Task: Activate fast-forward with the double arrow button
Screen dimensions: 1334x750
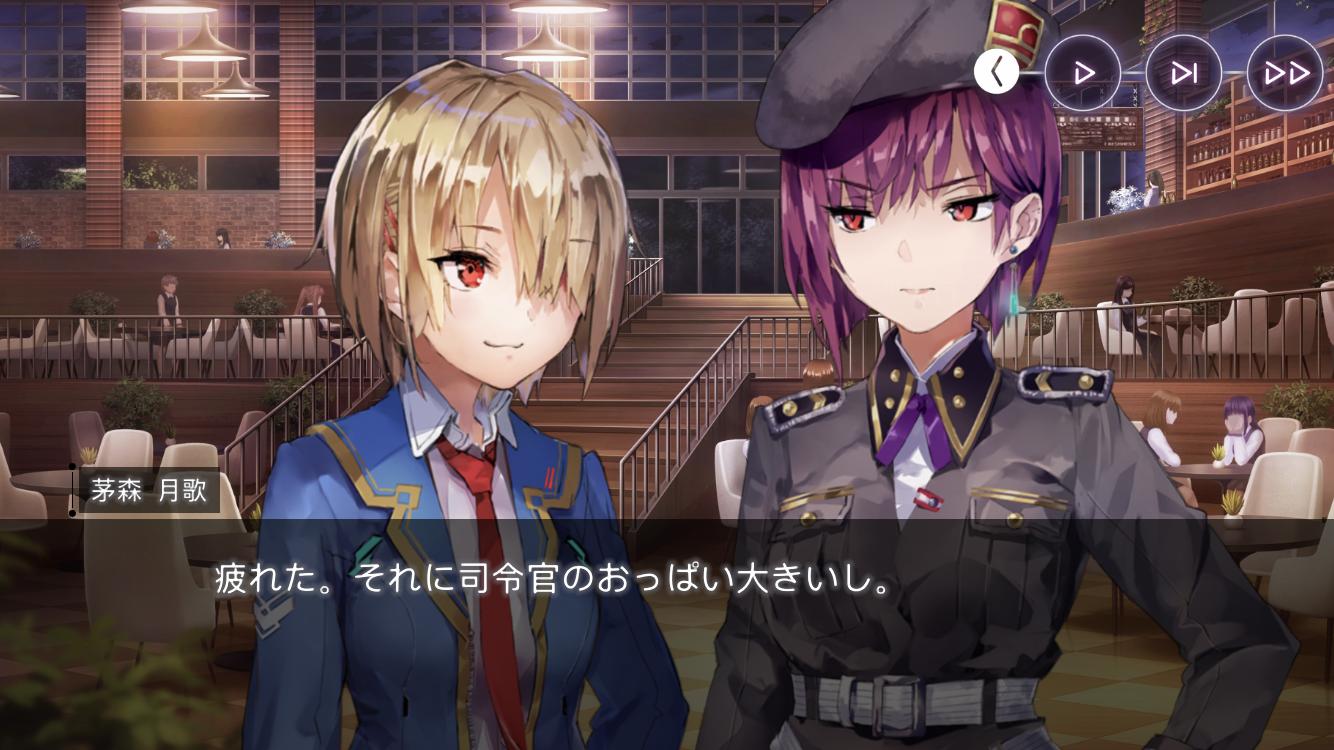Action: tap(1285, 72)
